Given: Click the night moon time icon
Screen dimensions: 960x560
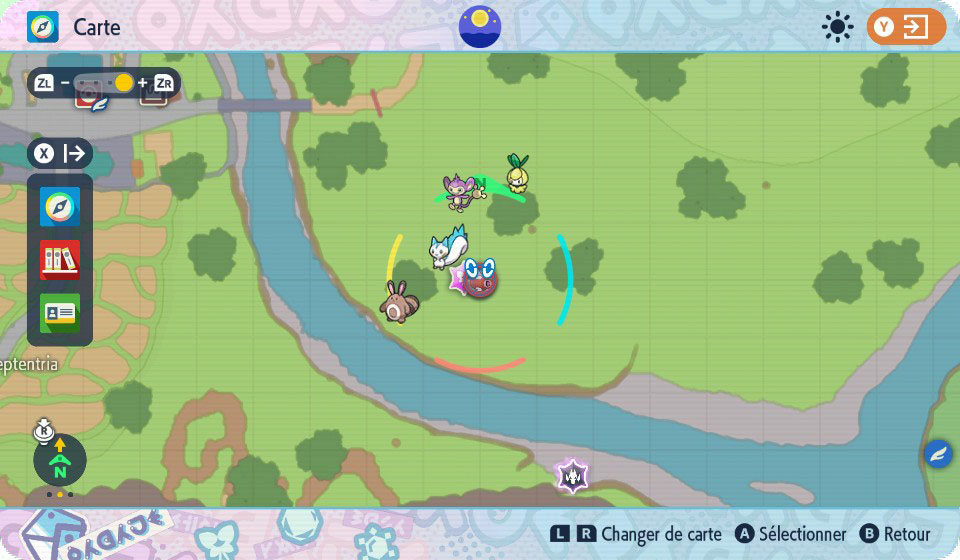Looking at the screenshot, I should (x=480, y=26).
